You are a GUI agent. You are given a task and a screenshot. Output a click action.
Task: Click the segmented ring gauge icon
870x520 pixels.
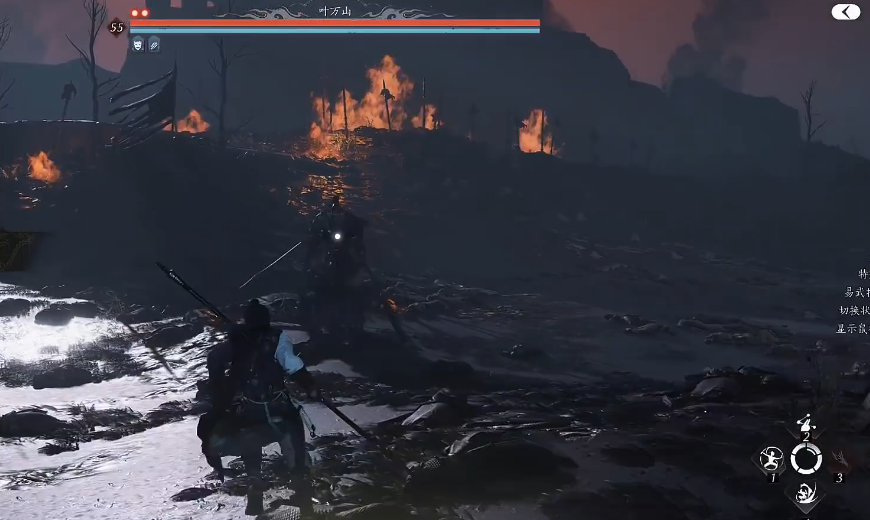click(x=806, y=459)
